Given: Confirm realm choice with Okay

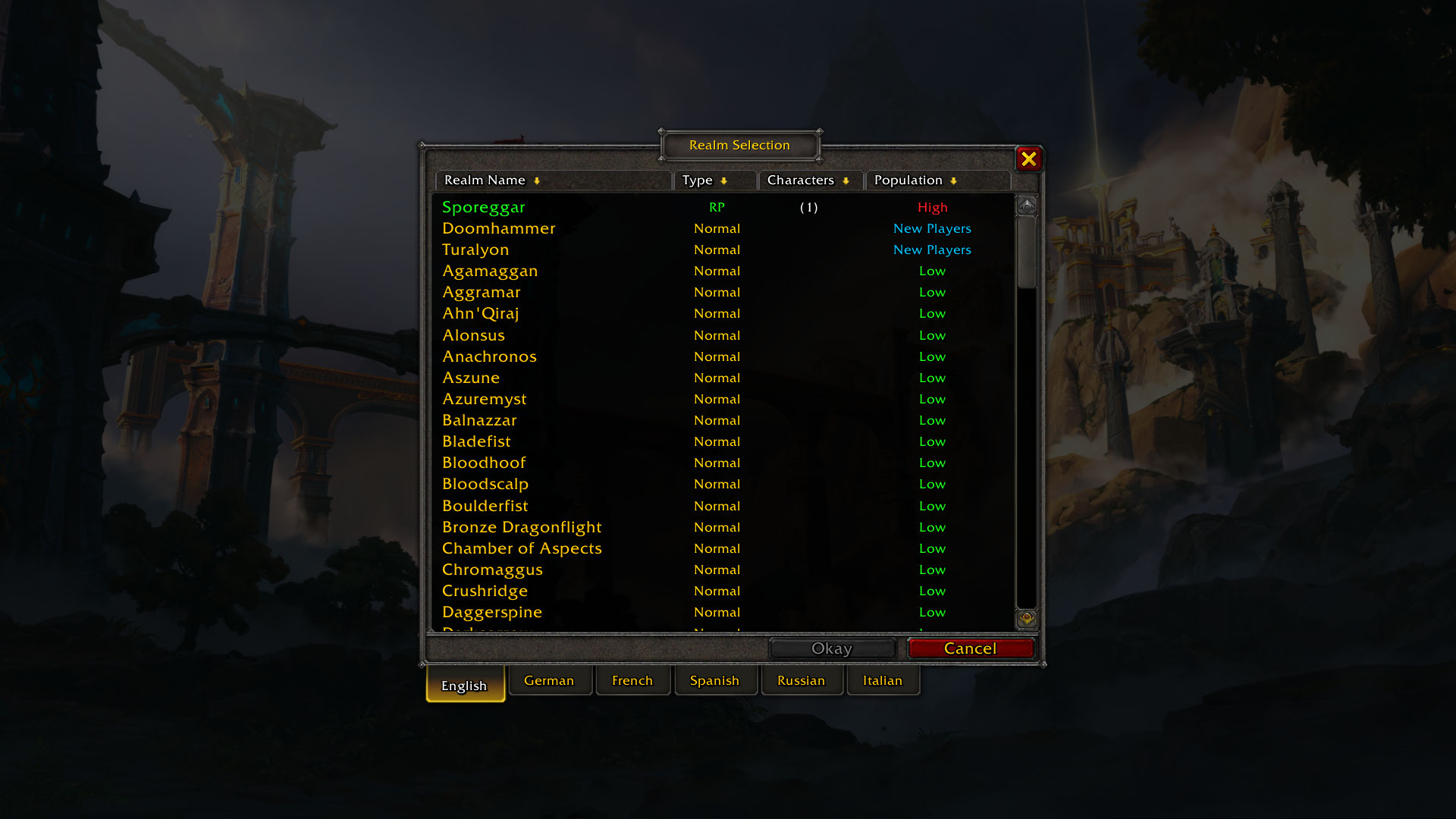Looking at the screenshot, I should [x=832, y=648].
